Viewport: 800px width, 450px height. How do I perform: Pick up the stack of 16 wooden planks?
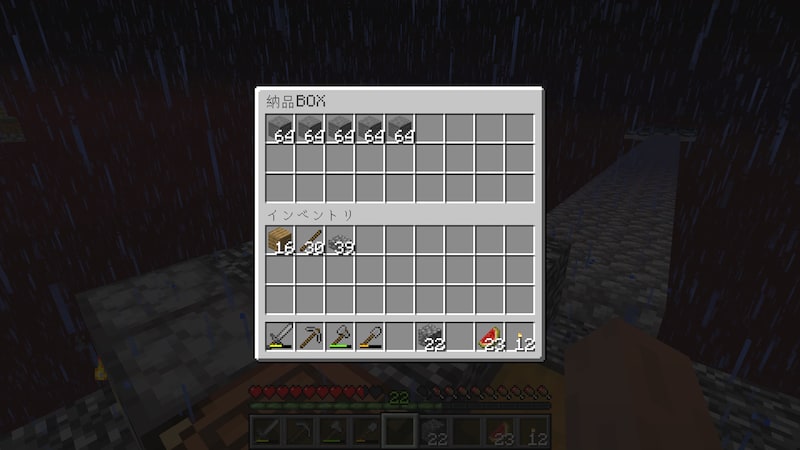(x=280, y=240)
